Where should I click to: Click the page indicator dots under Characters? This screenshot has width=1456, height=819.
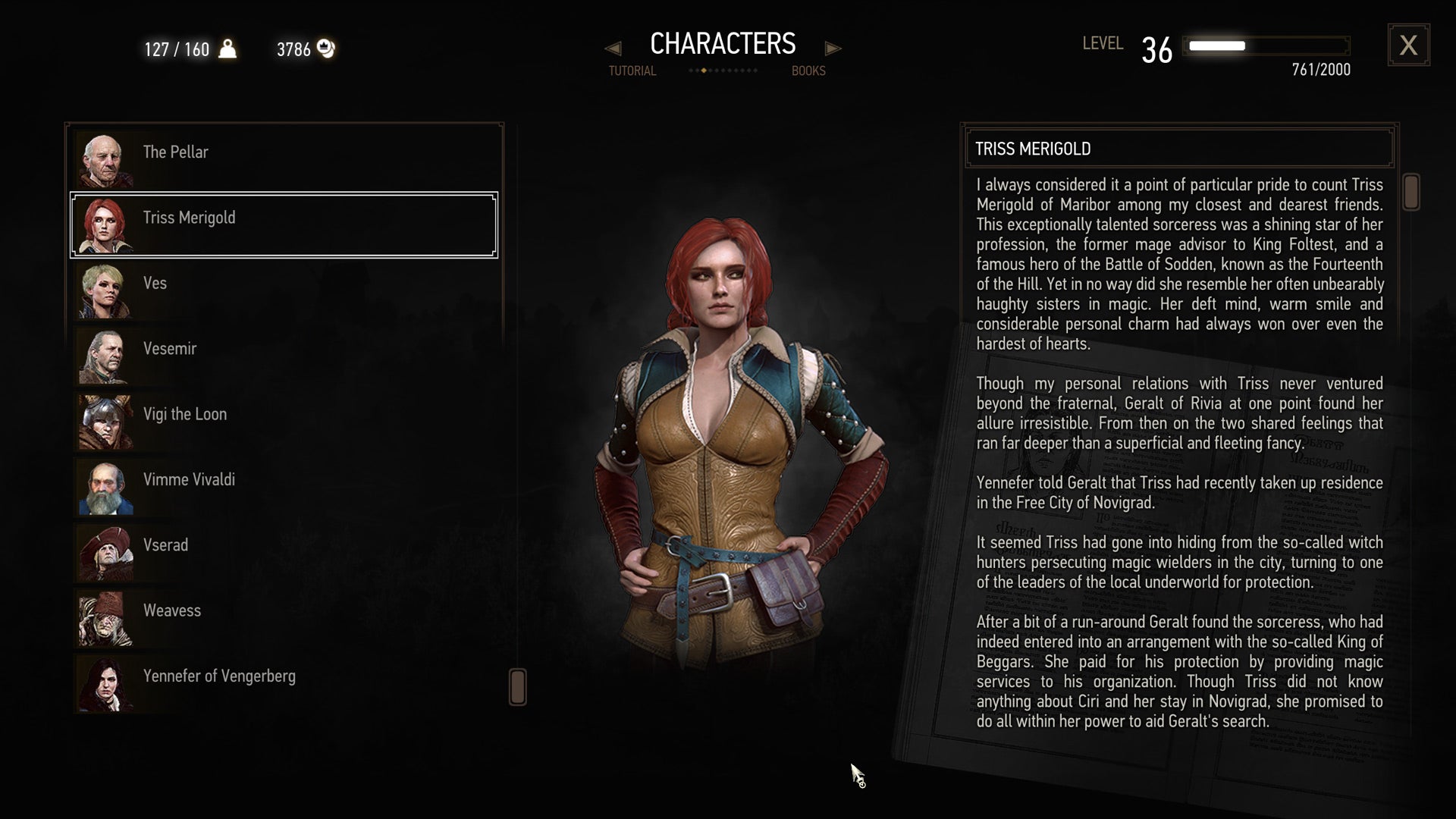pyautogui.click(x=722, y=71)
